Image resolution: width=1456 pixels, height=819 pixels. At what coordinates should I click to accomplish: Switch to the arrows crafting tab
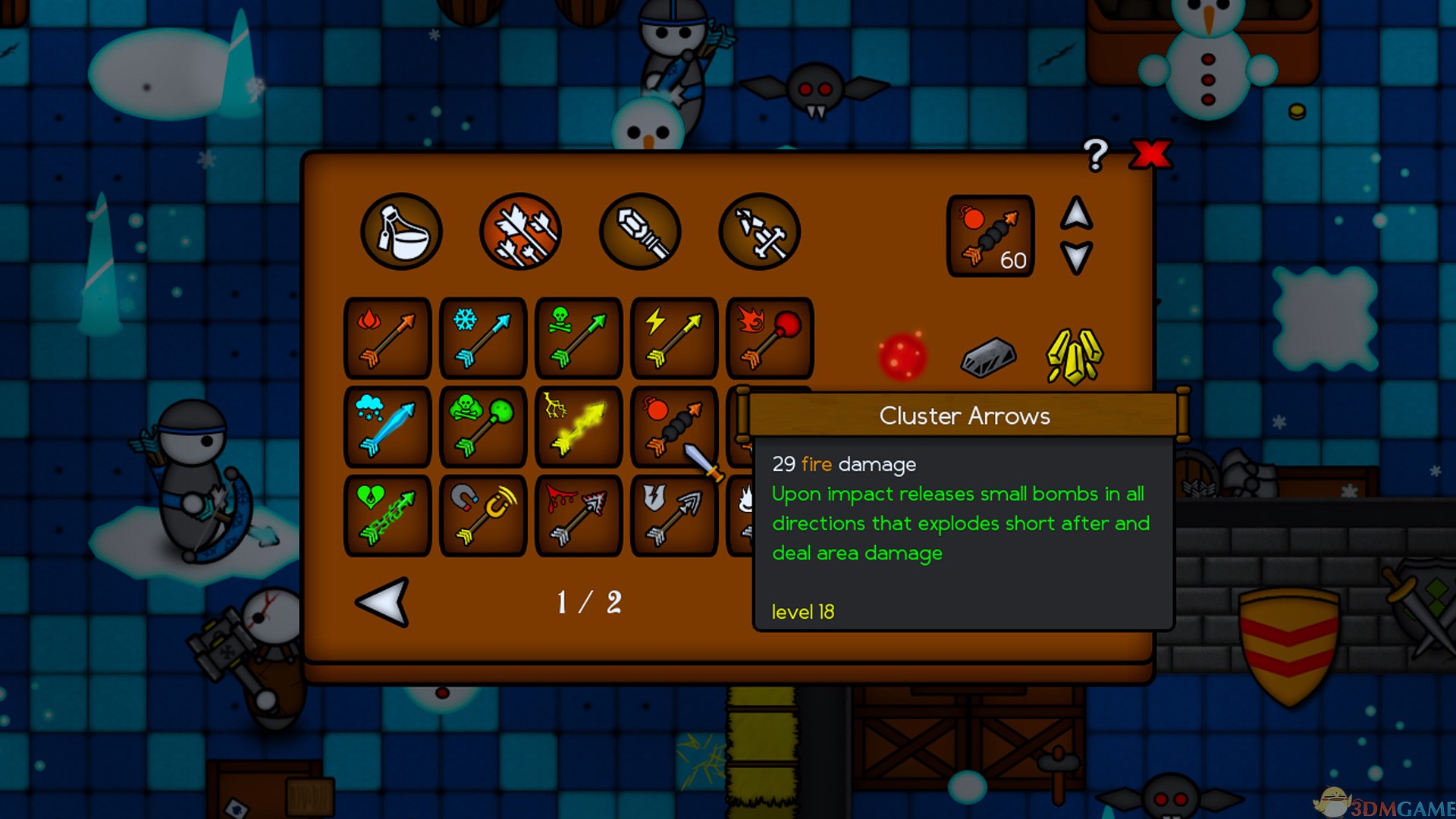pos(520,231)
